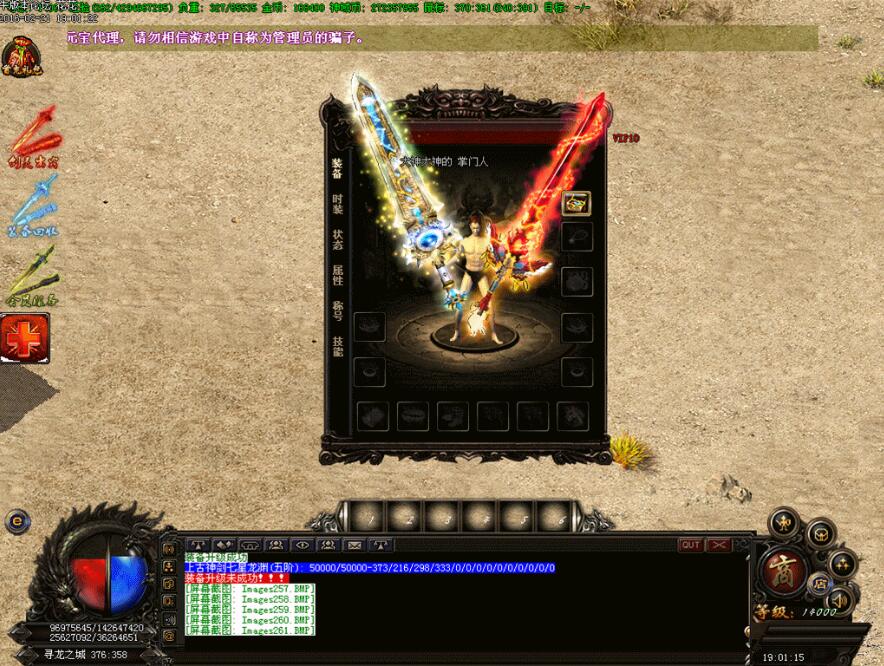884x666 pixels.
Task: Open the blue sword 装备回收 recycle menu
Action: pos(30,203)
